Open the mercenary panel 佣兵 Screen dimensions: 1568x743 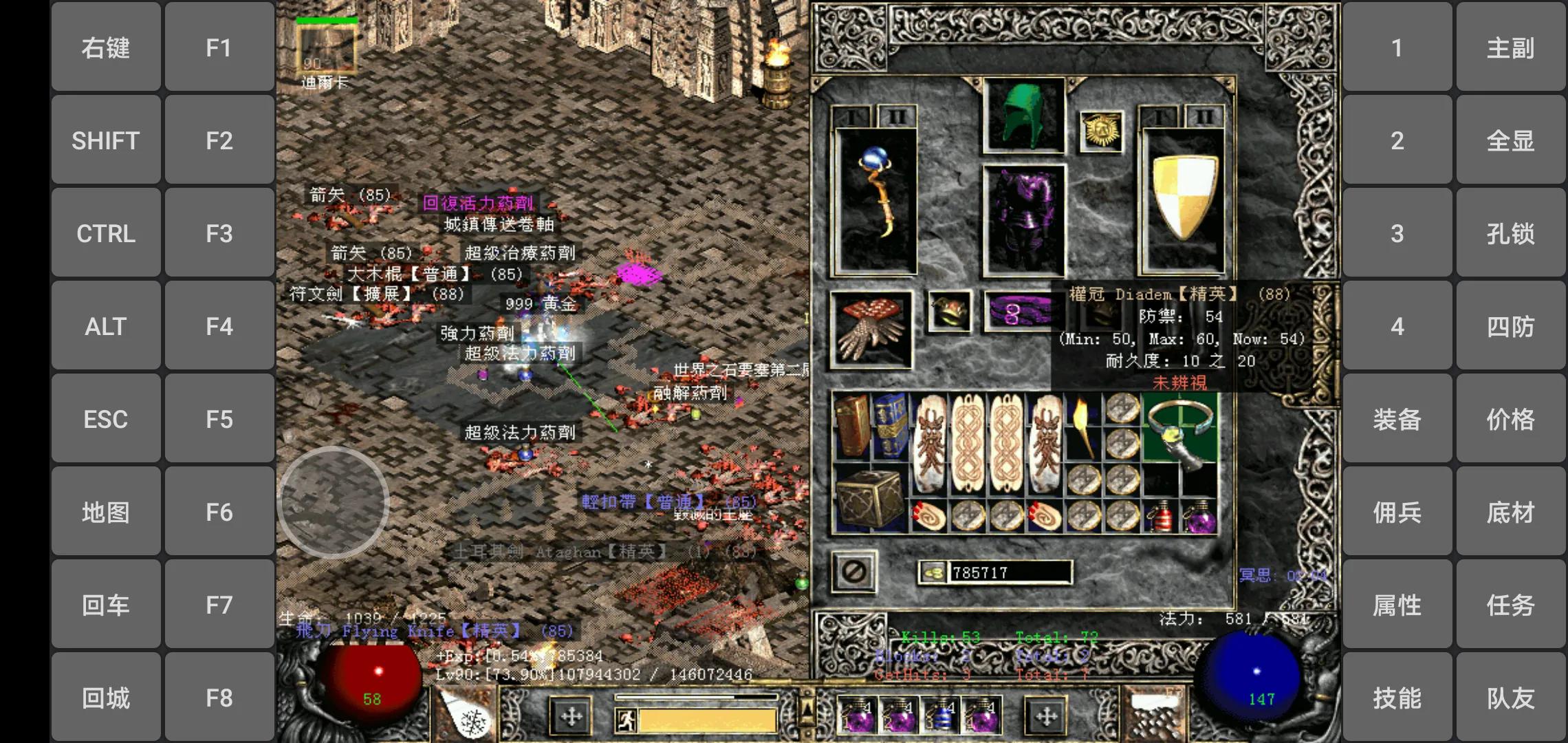pyautogui.click(x=1397, y=512)
